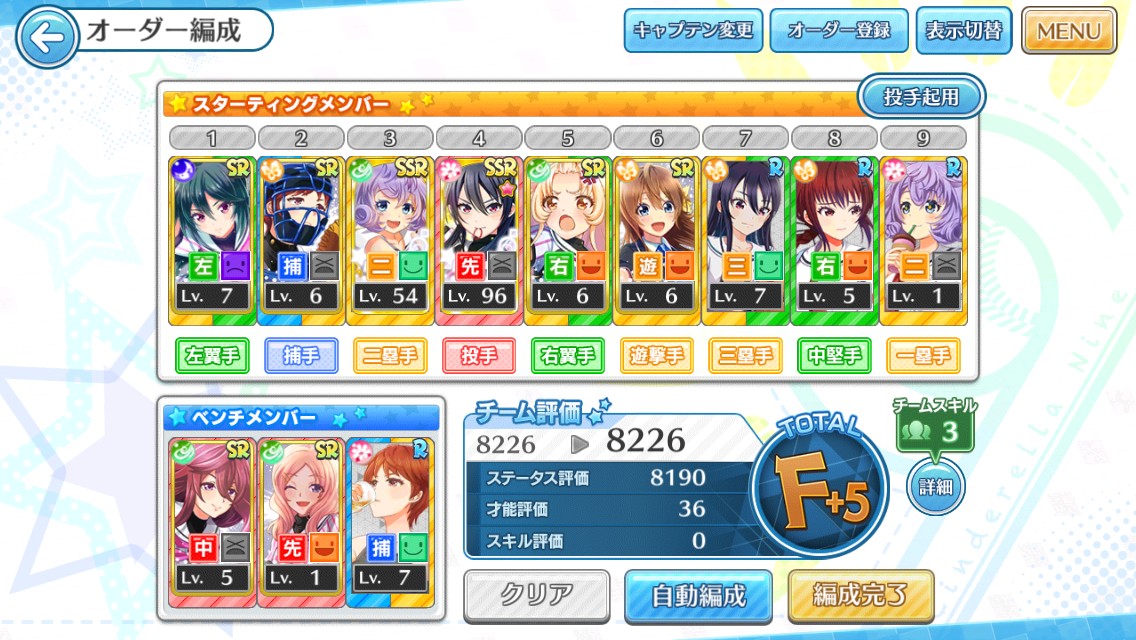Viewport: 1136px width, 640px height.
Task: Select the Lv. 96 SSR pitcher card
Action: [479, 240]
